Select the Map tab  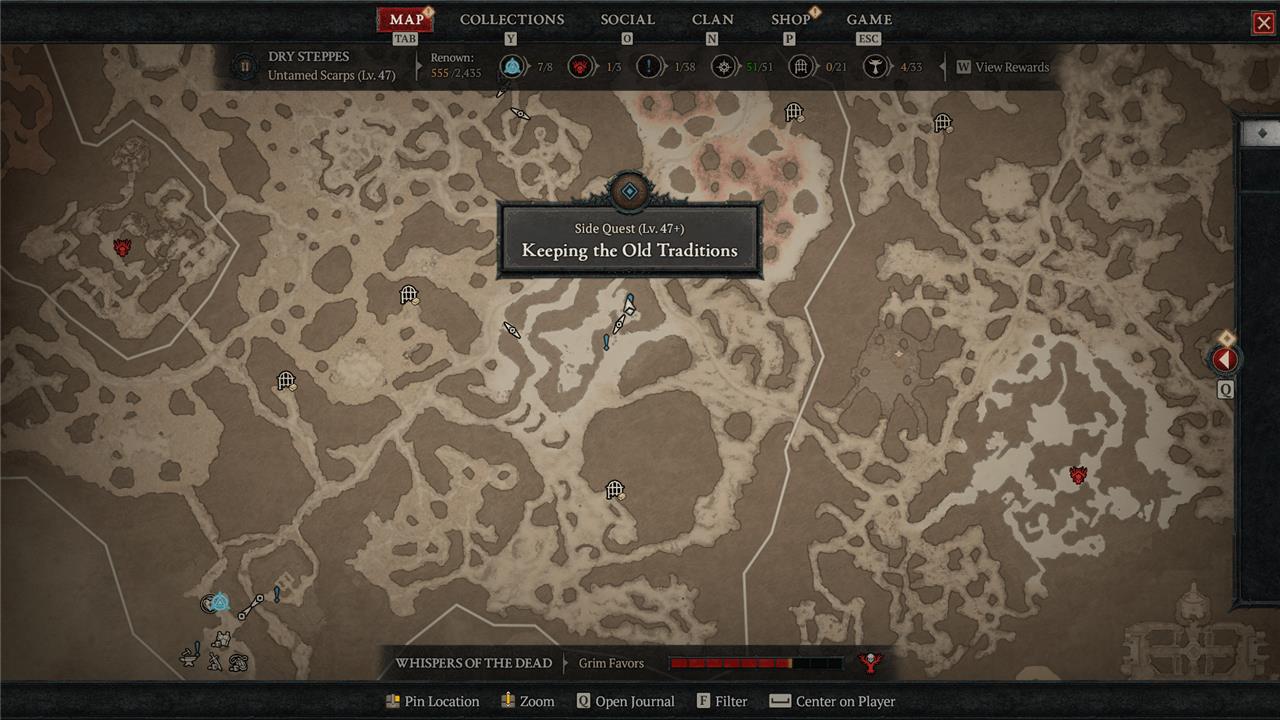[x=406, y=20]
